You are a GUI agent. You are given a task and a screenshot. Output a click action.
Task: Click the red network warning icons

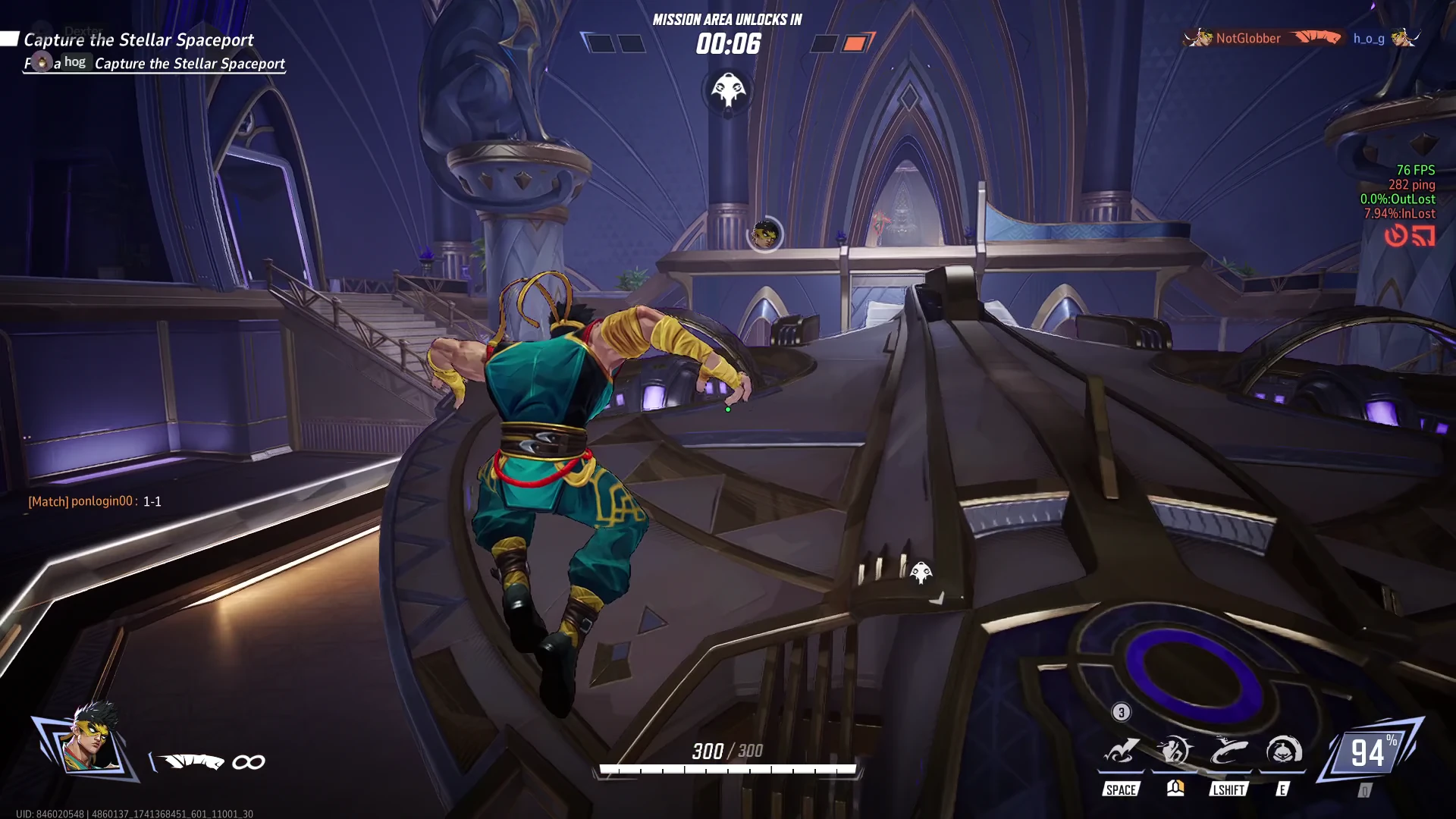(1410, 236)
